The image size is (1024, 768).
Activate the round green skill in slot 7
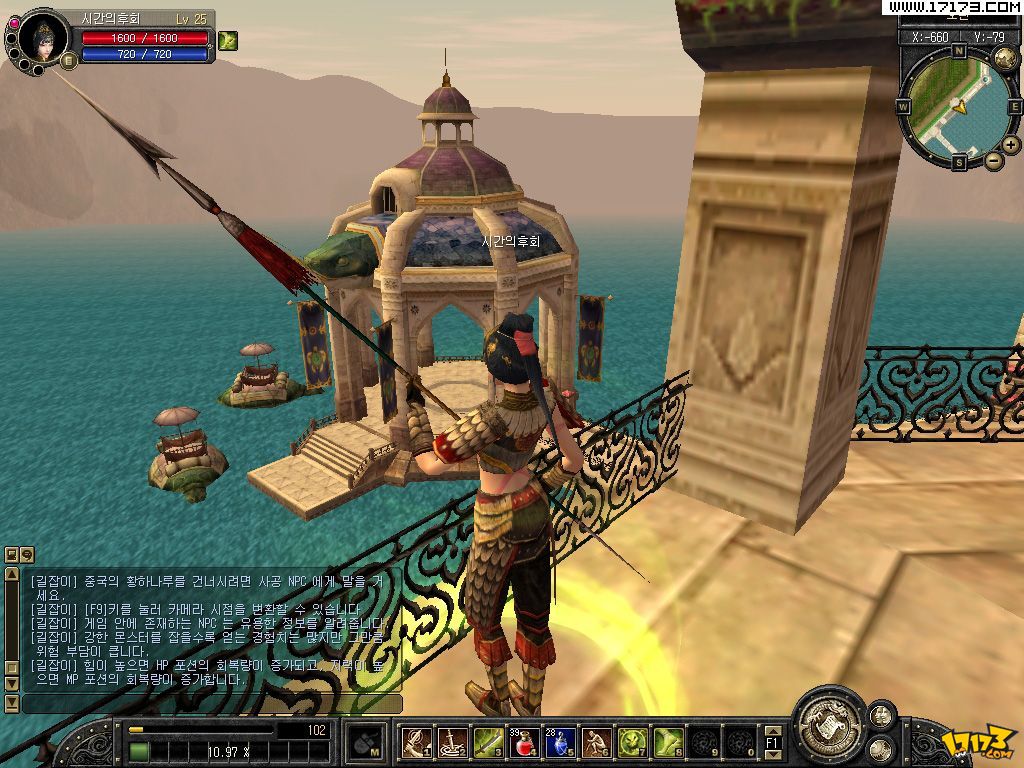[x=632, y=742]
